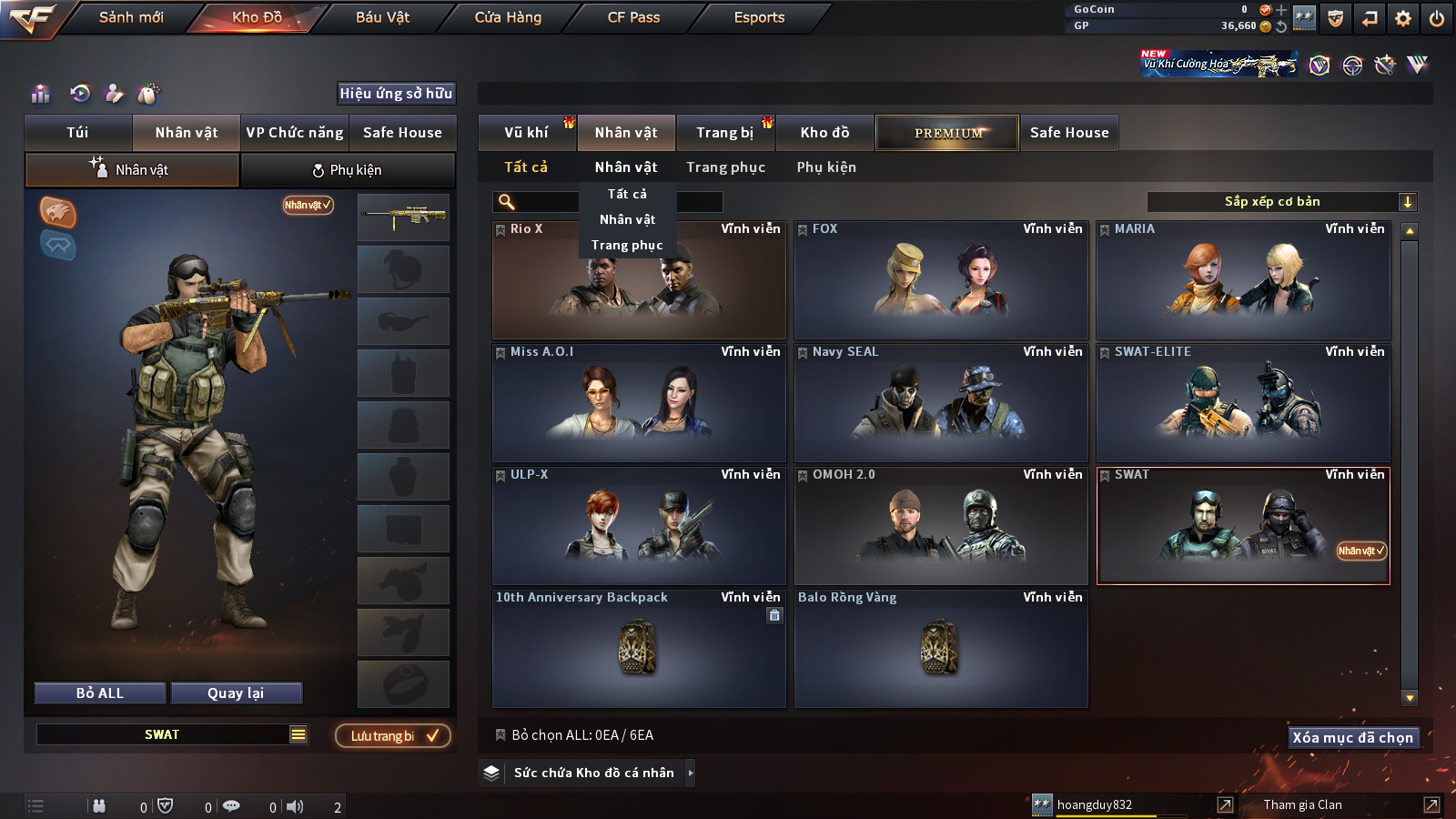Open Hiệu ứng sở hữu panel
Image resolution: width=1456 pixels, height=819 pixels.
coord(396,93)
